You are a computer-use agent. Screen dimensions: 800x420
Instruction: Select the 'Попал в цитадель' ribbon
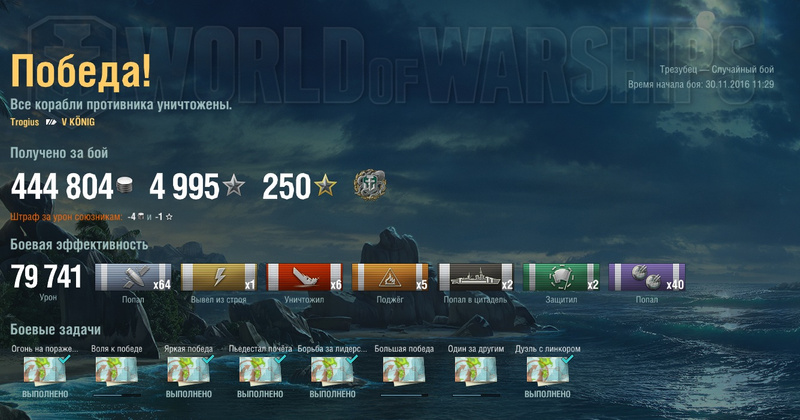click(x=477, y=278)
